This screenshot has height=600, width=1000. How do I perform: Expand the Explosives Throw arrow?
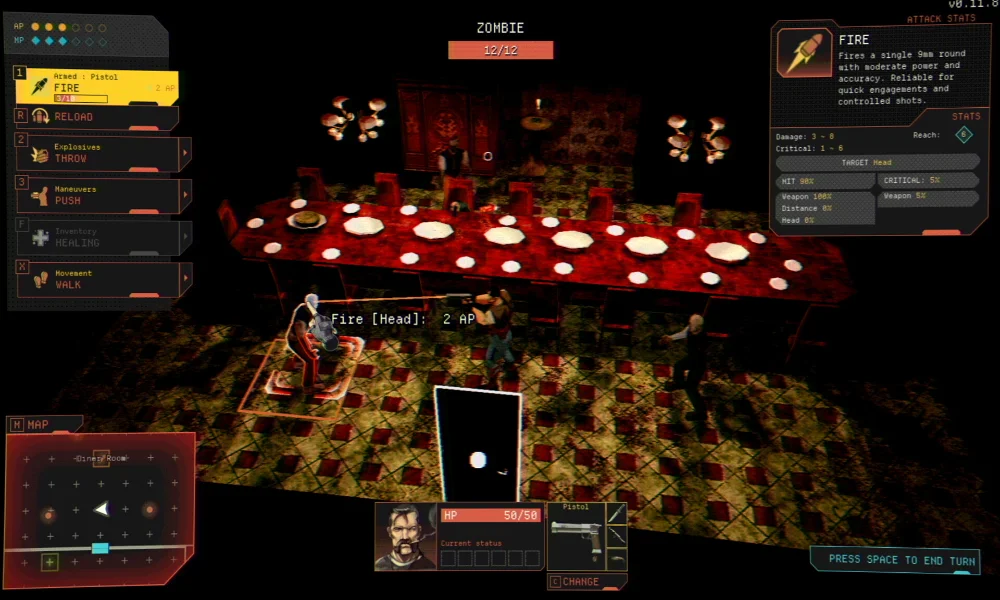[x=185, y=154]
